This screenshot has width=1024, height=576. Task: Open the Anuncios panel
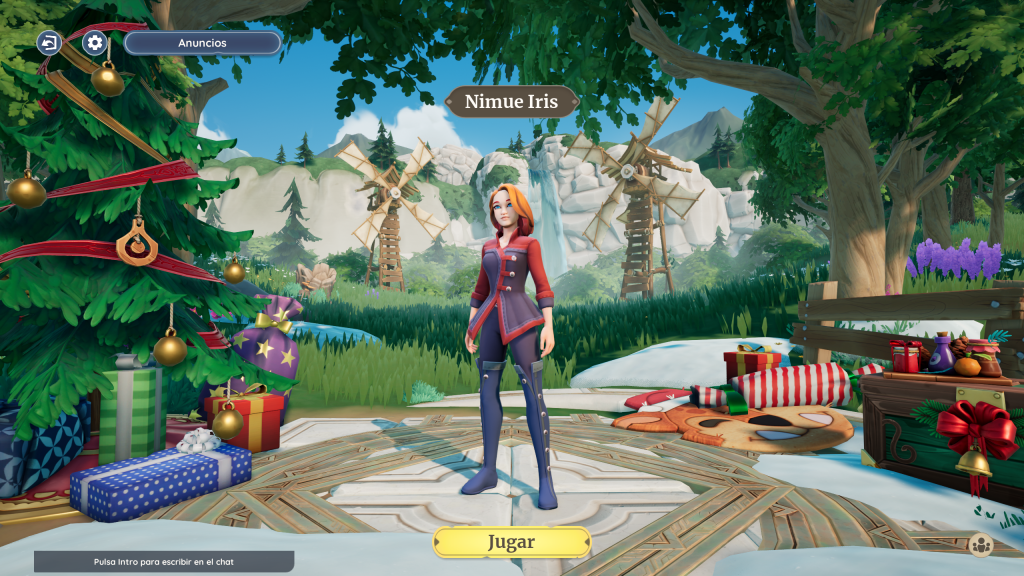(x=202, y=43)
